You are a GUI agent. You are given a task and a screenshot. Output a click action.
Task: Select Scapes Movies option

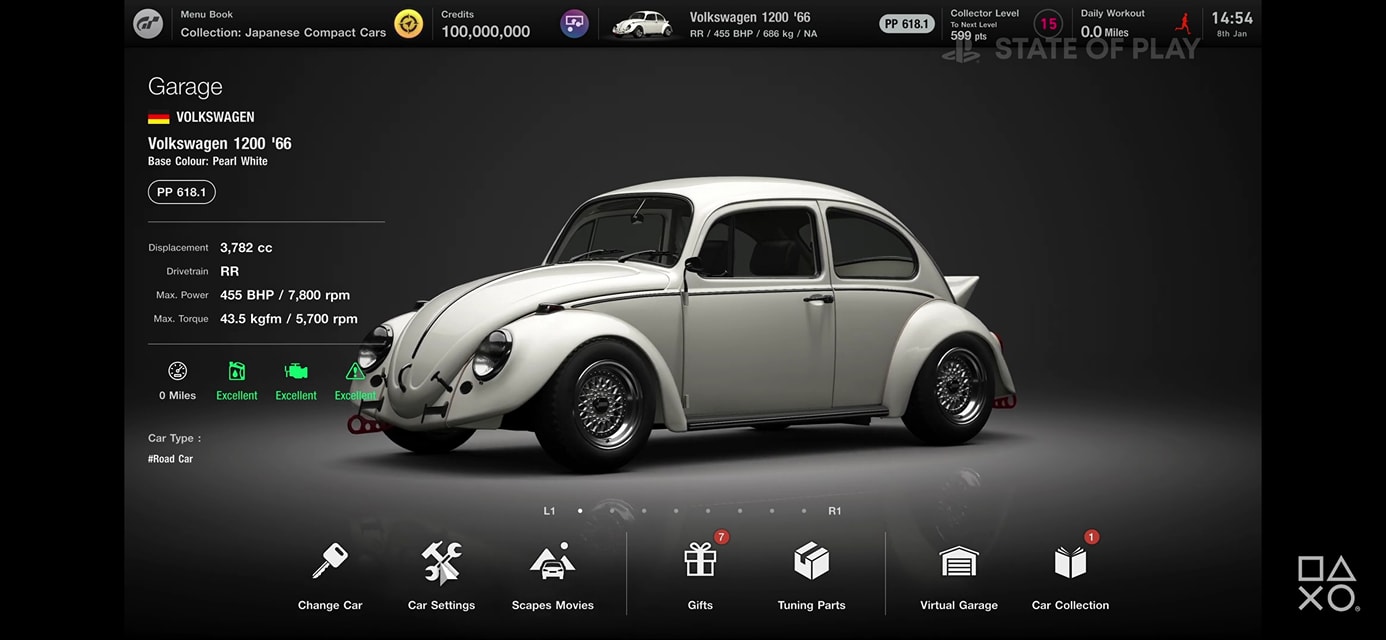552,575
